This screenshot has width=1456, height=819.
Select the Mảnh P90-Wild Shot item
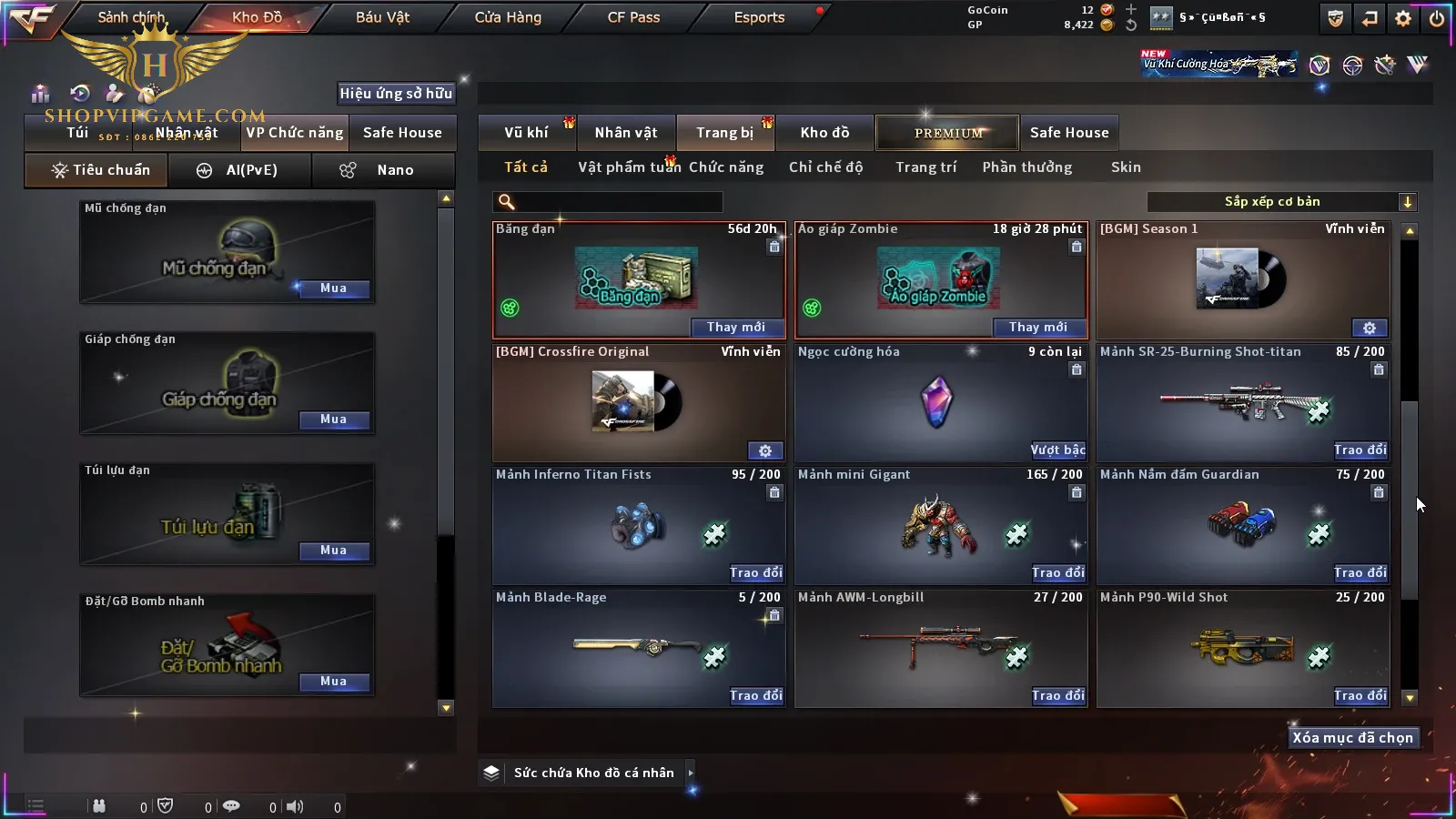[1242, 648]
